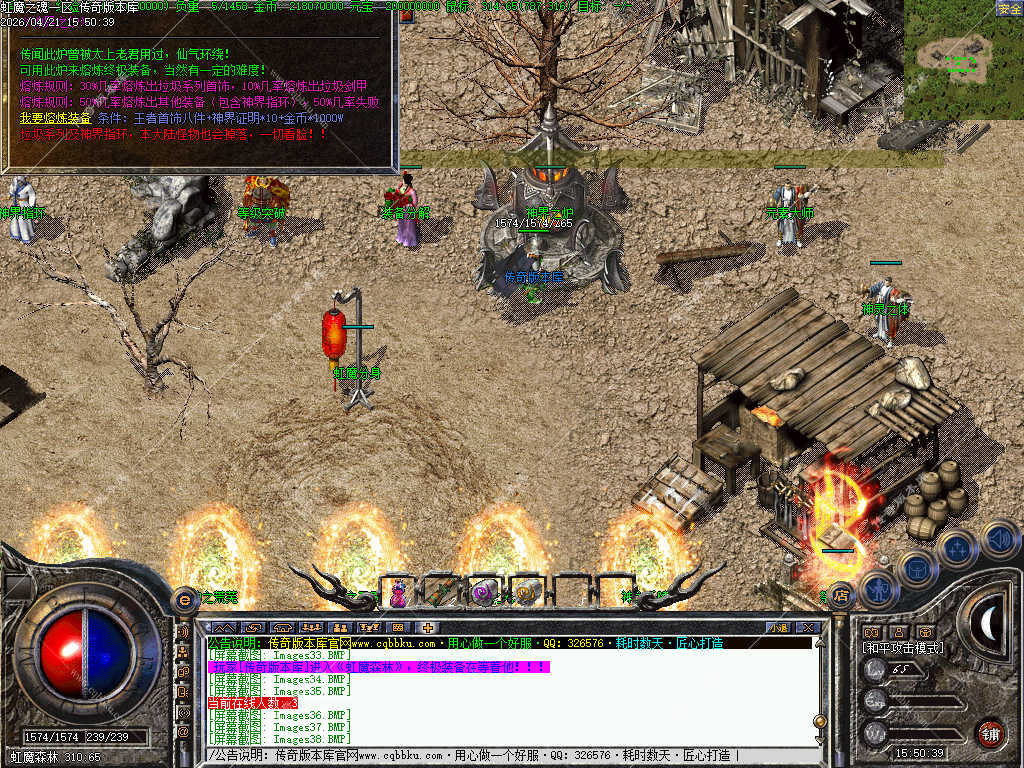This screenshot has width=1024, height=768.
Task: Select the purple spiral scroll belt slot
Action: [x=484, y=594]
